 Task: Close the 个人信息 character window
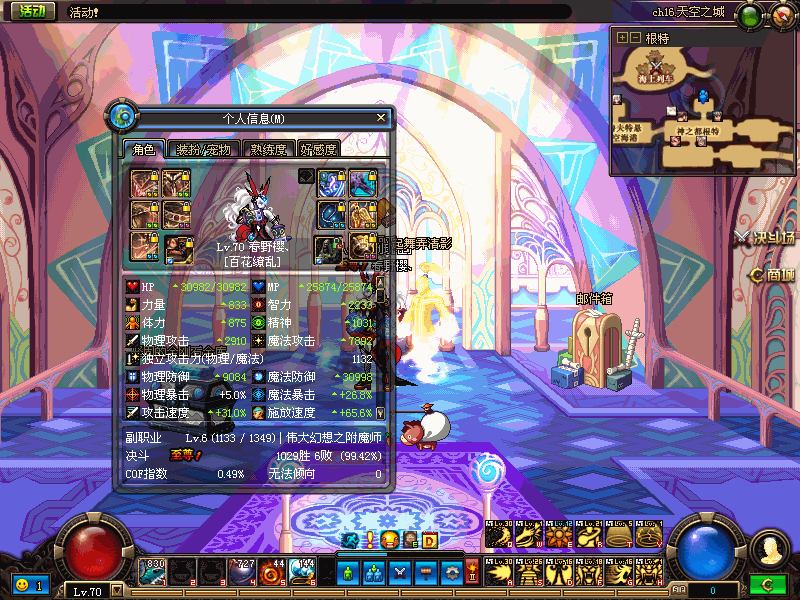click(x=380, y=117)
